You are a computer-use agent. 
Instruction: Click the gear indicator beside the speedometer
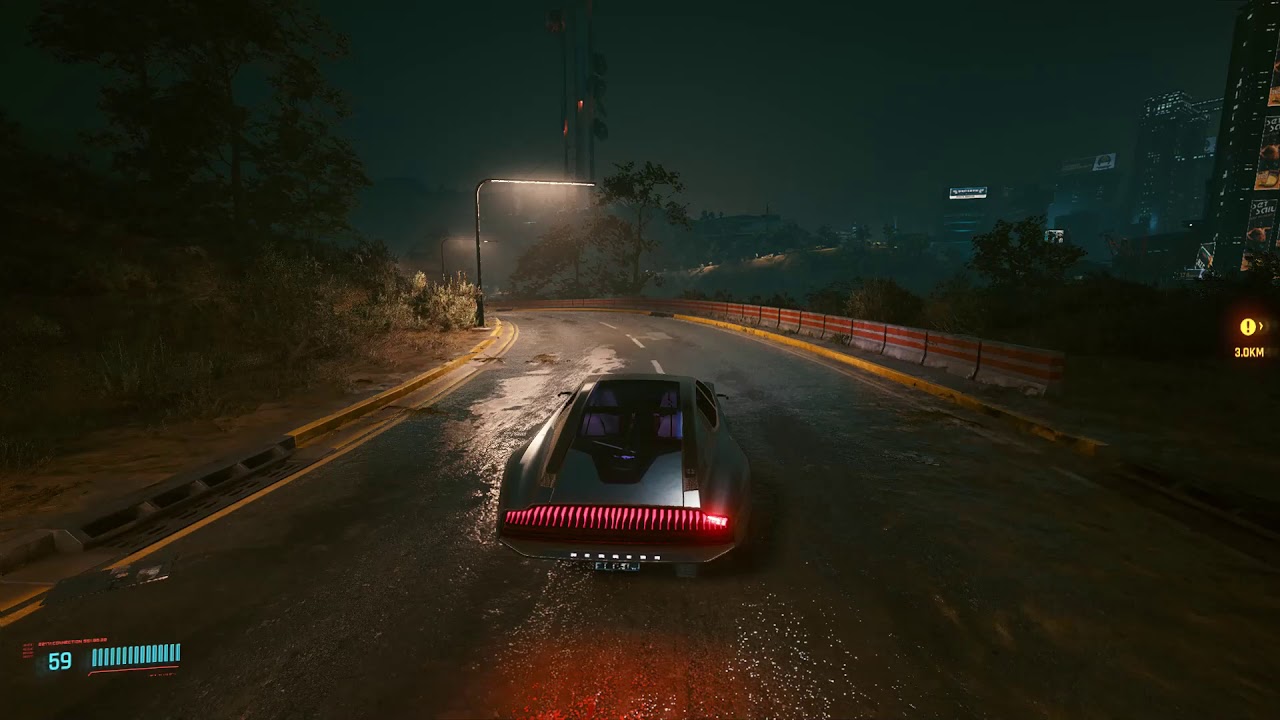click(x=27, y=650)
